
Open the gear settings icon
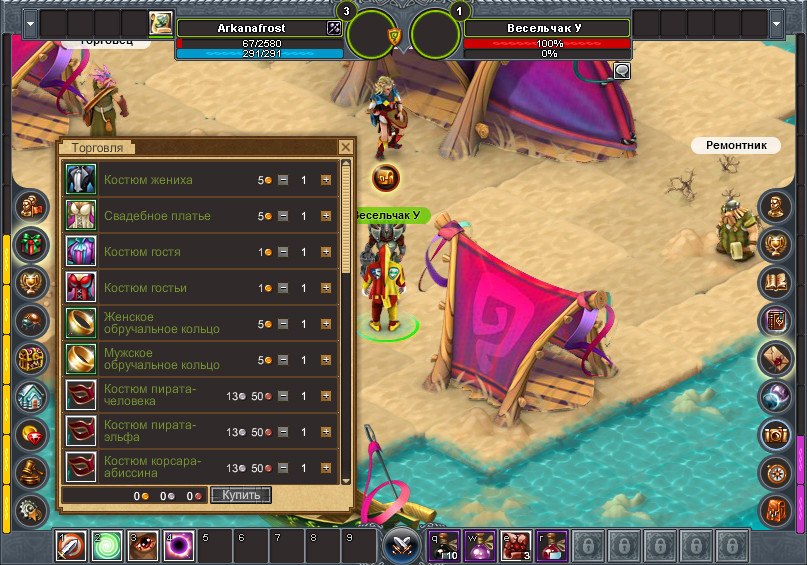click(31, 507)
